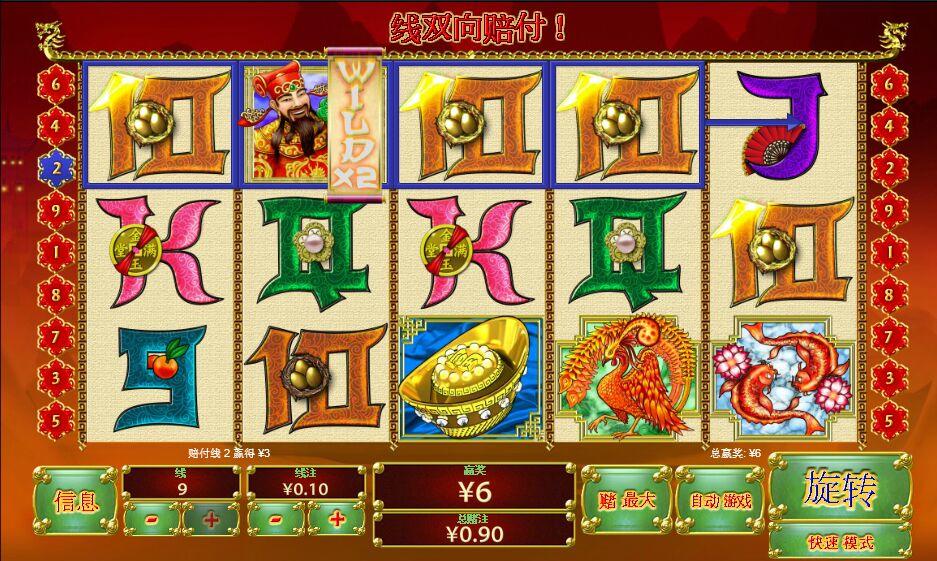Decrease the number of lines (线)

point(152,519)
